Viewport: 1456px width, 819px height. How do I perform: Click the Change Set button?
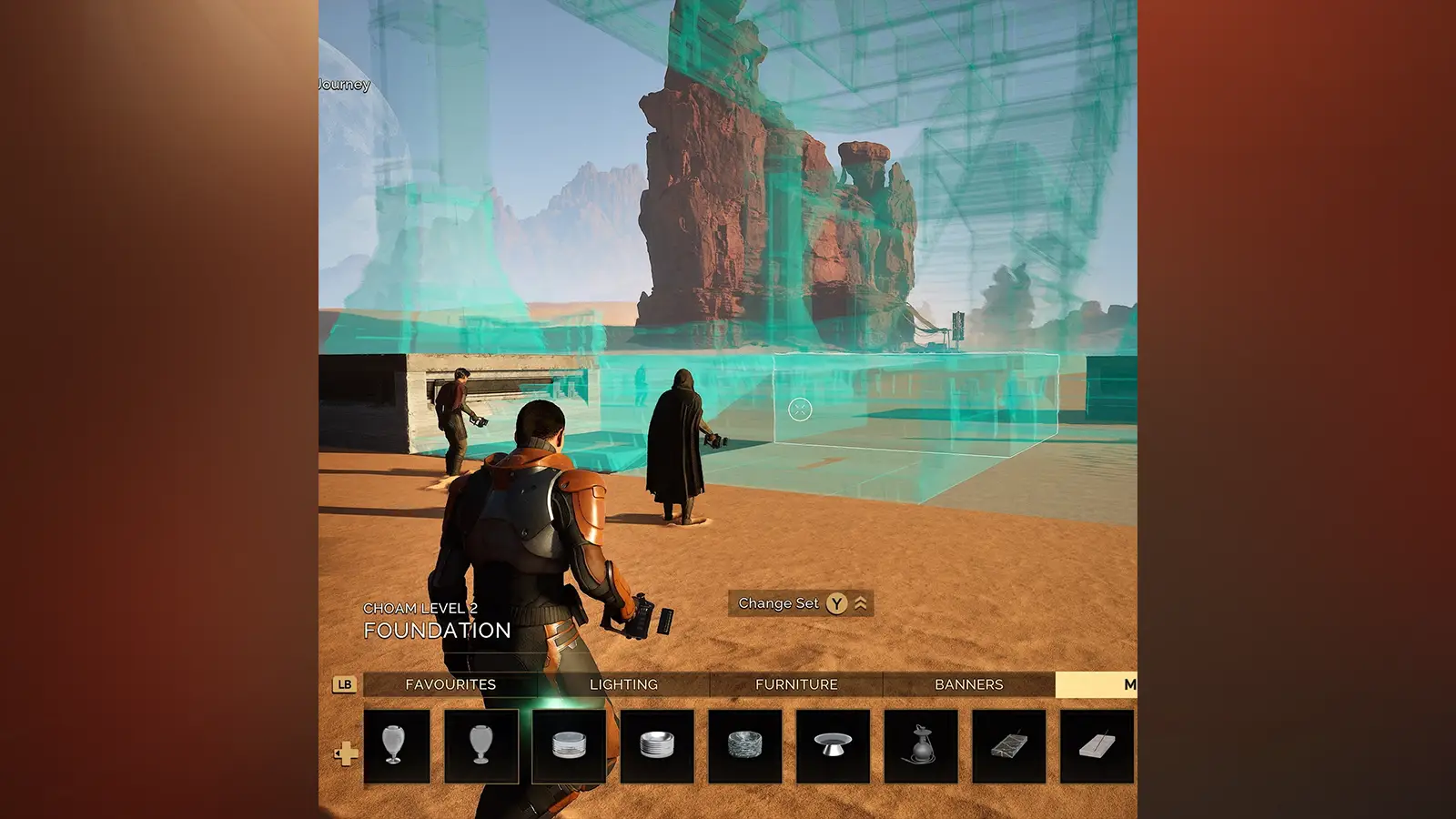tap(783, 603)
